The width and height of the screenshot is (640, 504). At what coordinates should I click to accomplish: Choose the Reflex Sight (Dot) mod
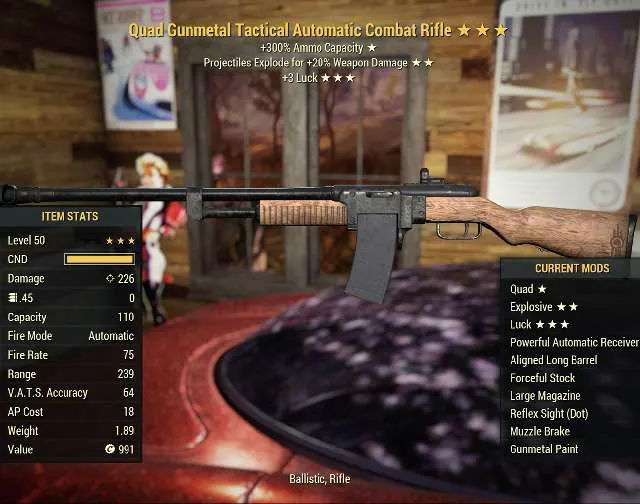pos(551,414)
